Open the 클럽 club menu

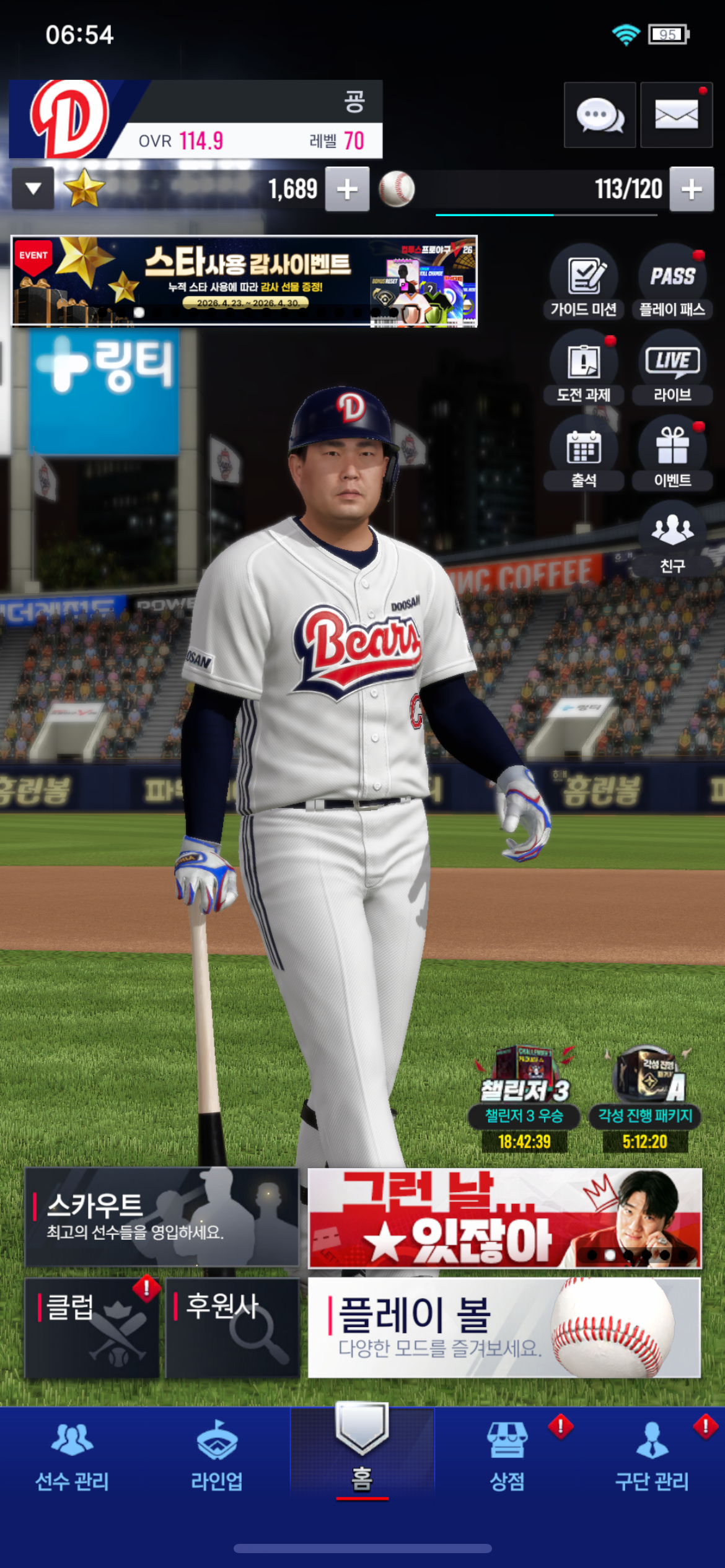click(92, 1328)
